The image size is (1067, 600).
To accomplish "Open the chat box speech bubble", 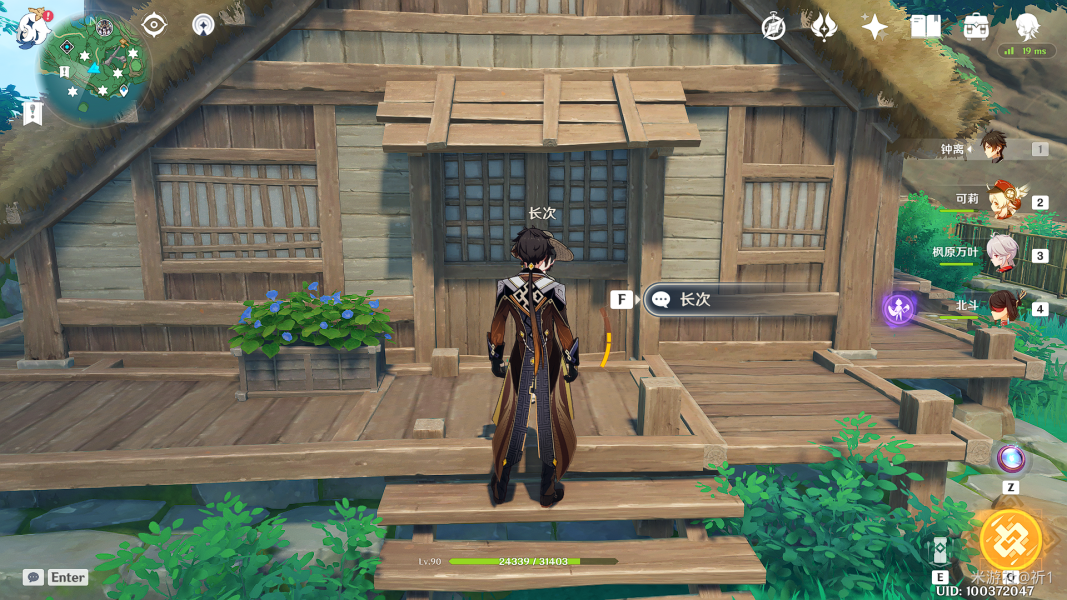I will point(33,577).
